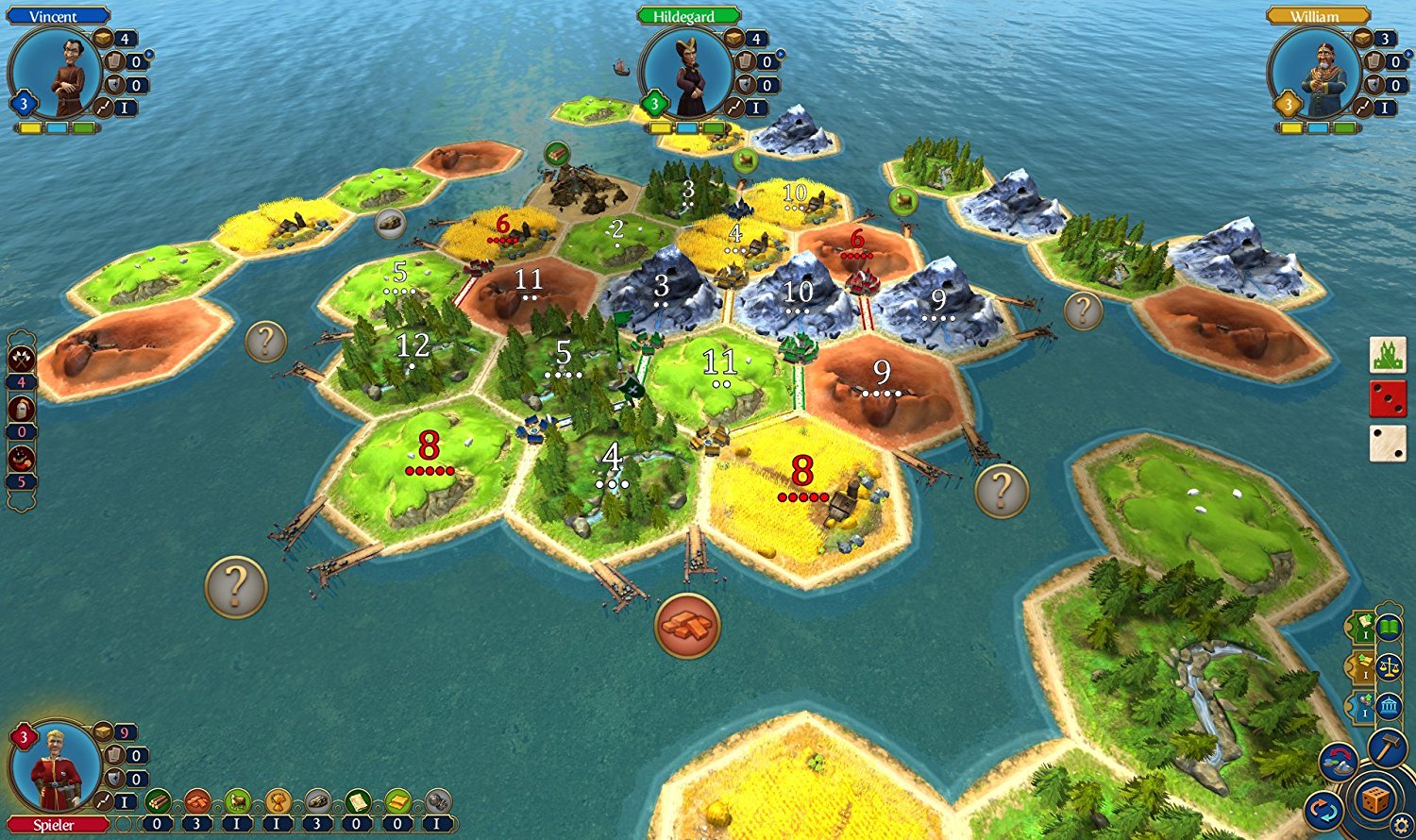The image size is (1416, 840).
Task: Select the brick harbor marker
Action: (687, 626)
